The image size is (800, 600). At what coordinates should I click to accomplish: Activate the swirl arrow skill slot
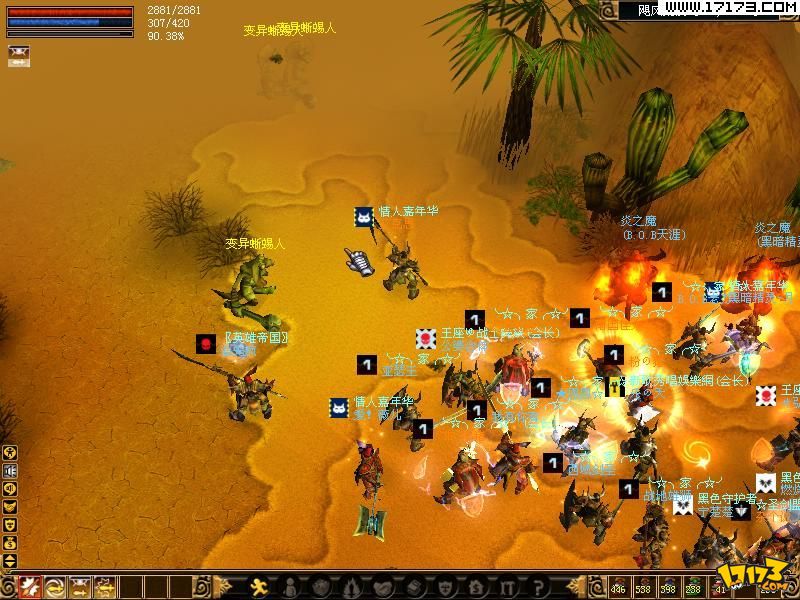pos(55,587)
